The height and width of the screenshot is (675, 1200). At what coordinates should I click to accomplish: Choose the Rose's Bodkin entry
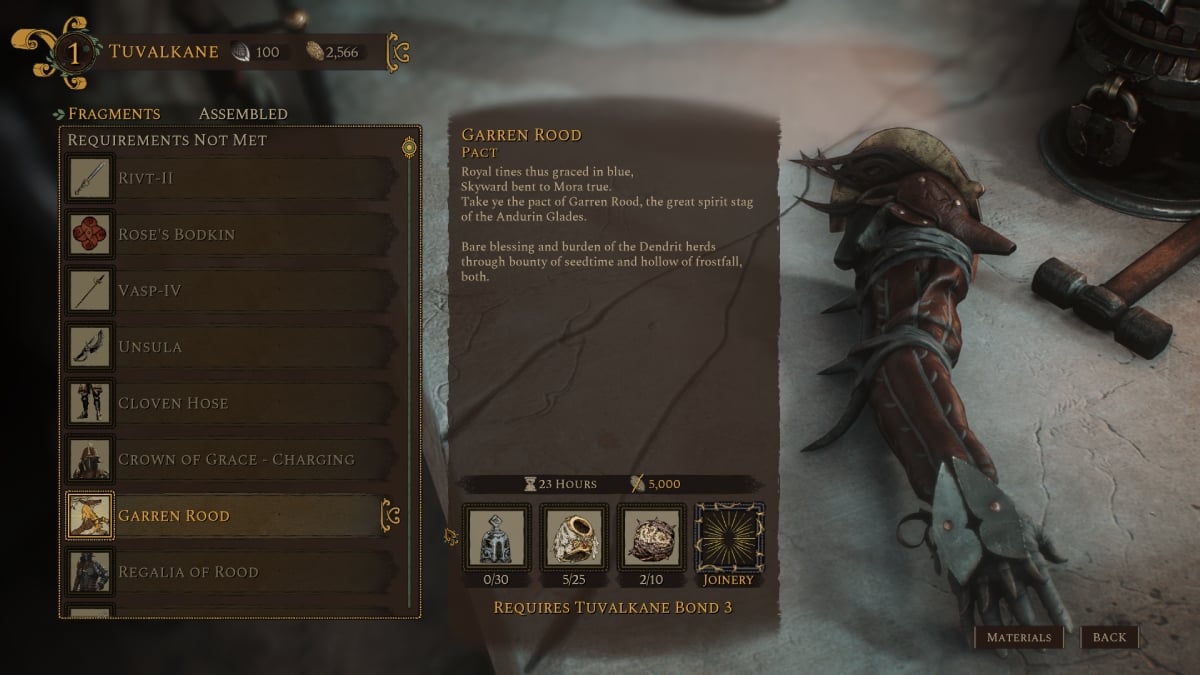pyautogui.click(x=232, y=234)
